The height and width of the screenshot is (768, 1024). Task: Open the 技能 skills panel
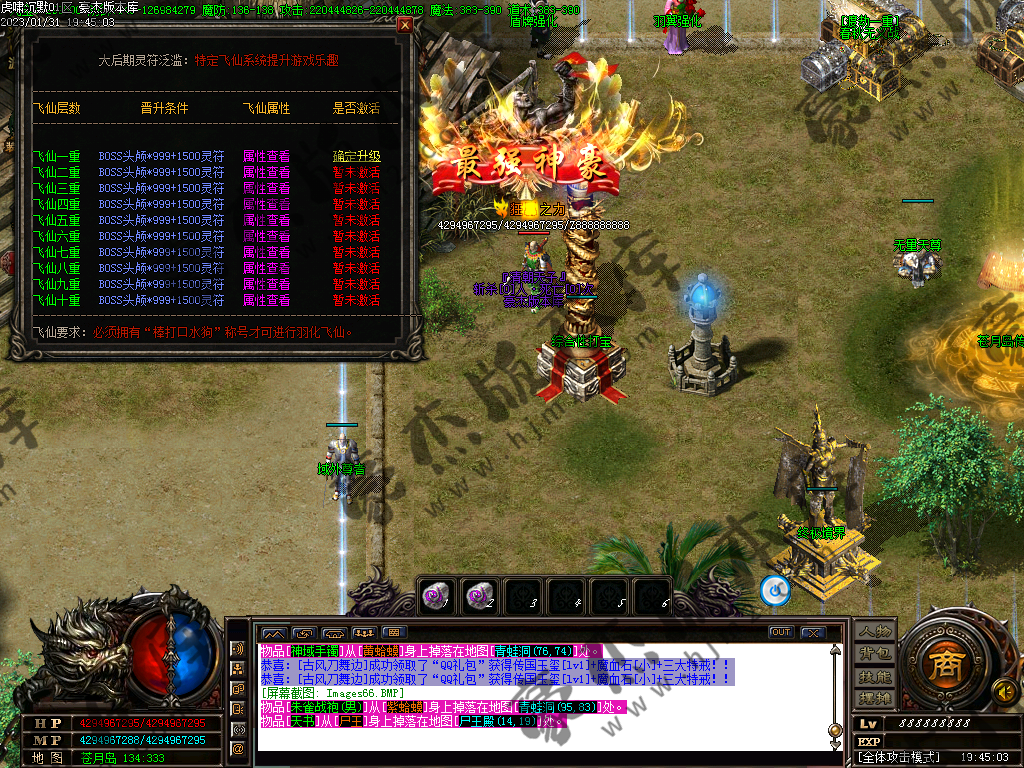[x=873, y=676]
